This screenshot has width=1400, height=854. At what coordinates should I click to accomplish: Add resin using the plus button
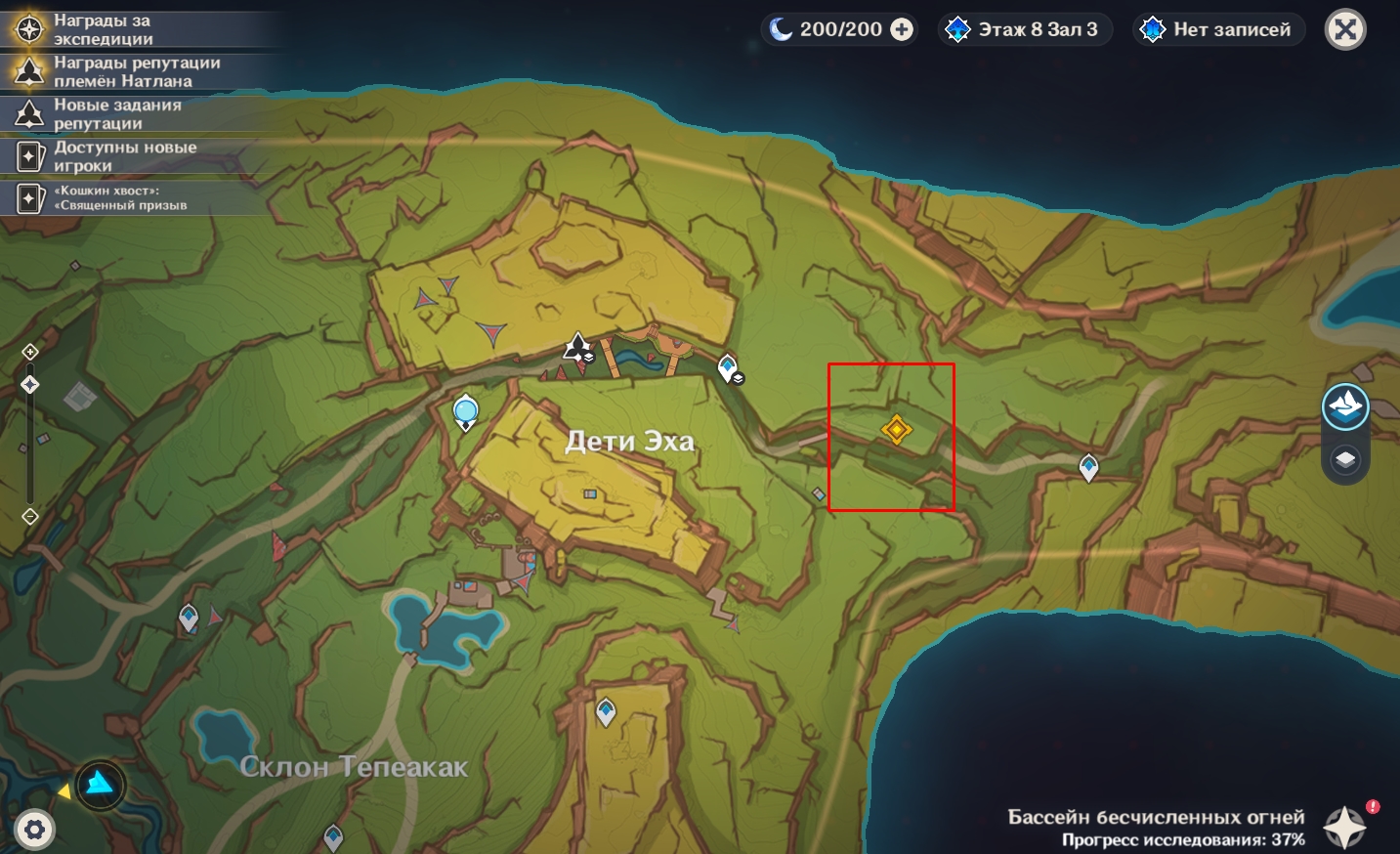902,30
